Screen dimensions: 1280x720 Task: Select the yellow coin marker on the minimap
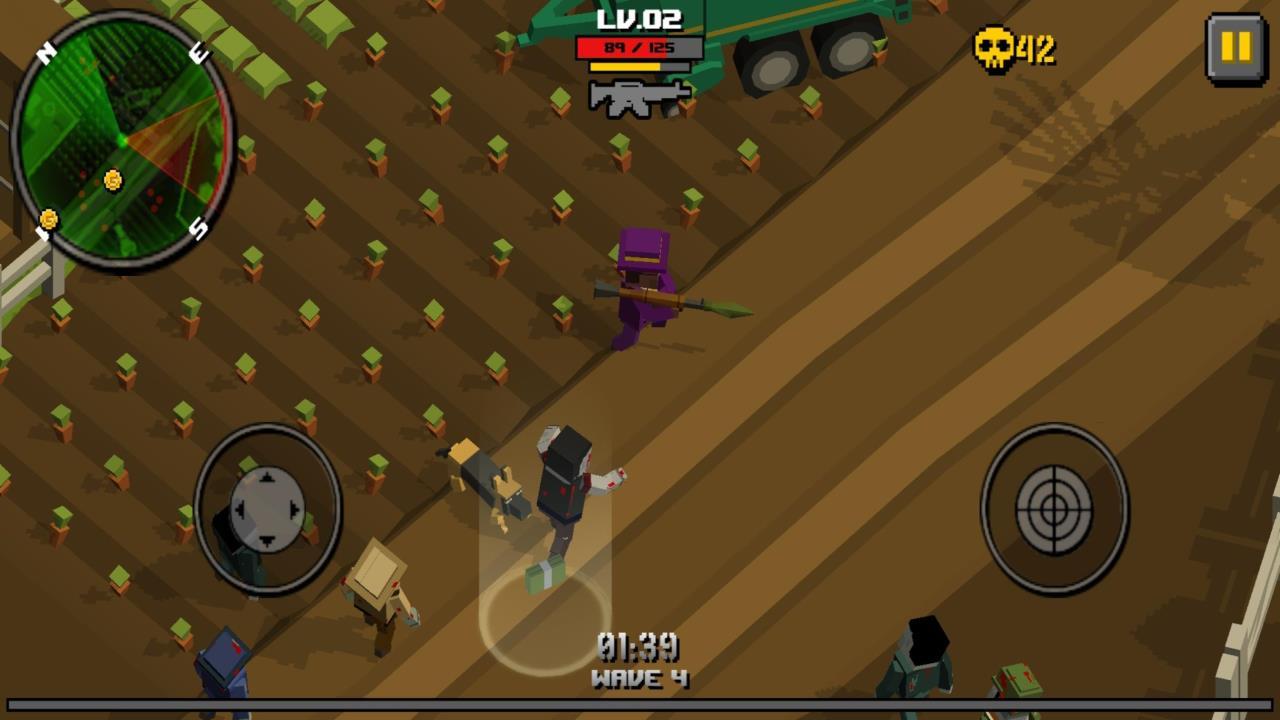(112, 179)
